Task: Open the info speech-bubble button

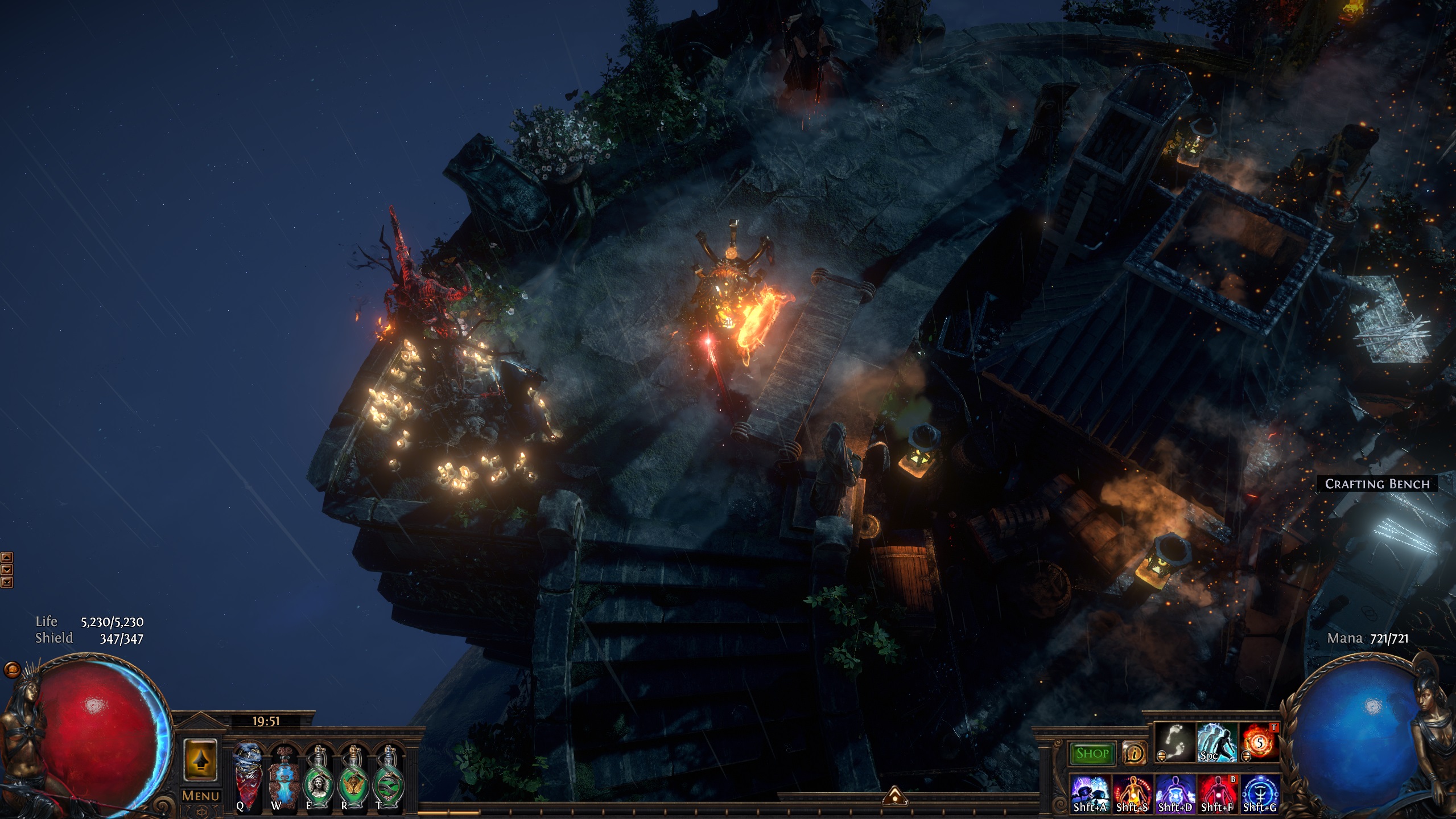Action: (1134, 754)
